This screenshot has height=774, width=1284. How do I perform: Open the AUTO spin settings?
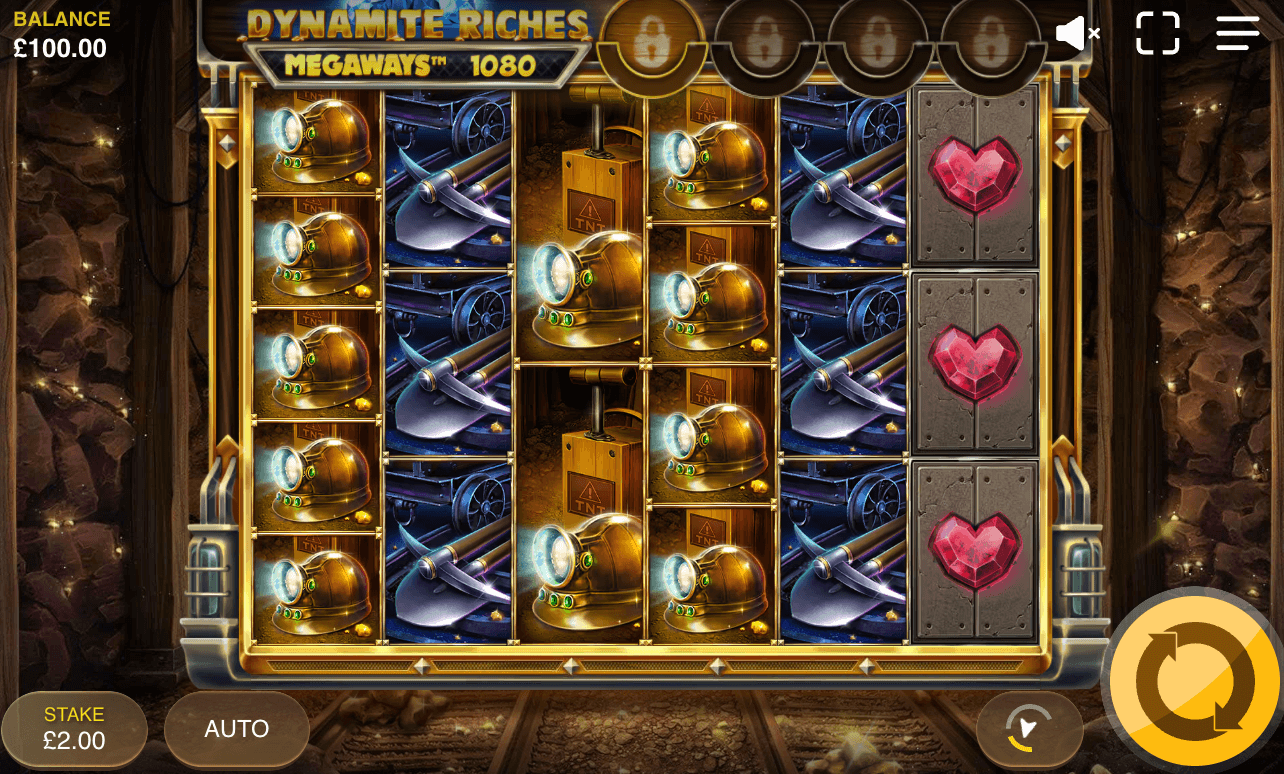click(236, 729)
